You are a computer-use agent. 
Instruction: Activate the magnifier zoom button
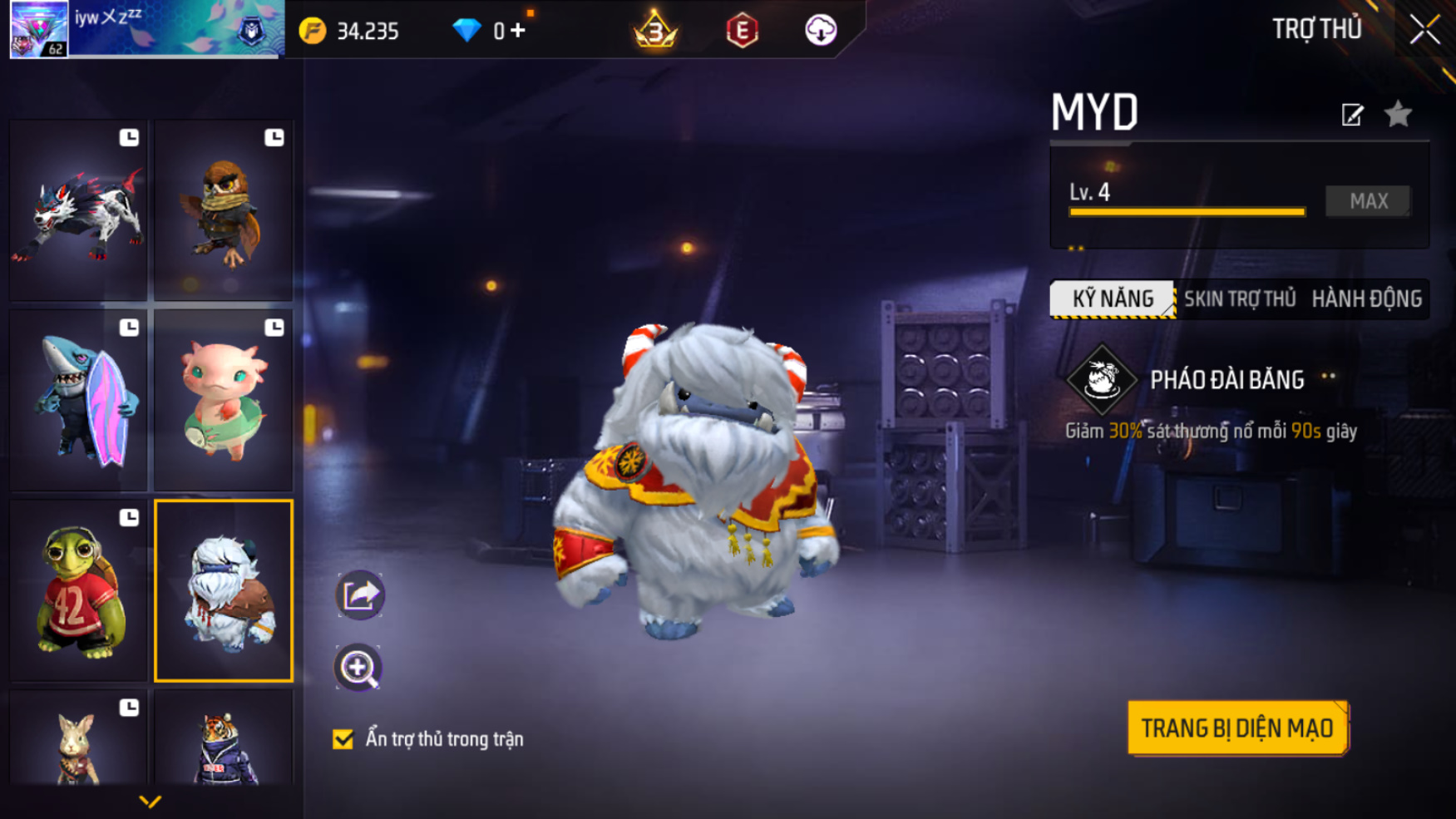point(358,668)
